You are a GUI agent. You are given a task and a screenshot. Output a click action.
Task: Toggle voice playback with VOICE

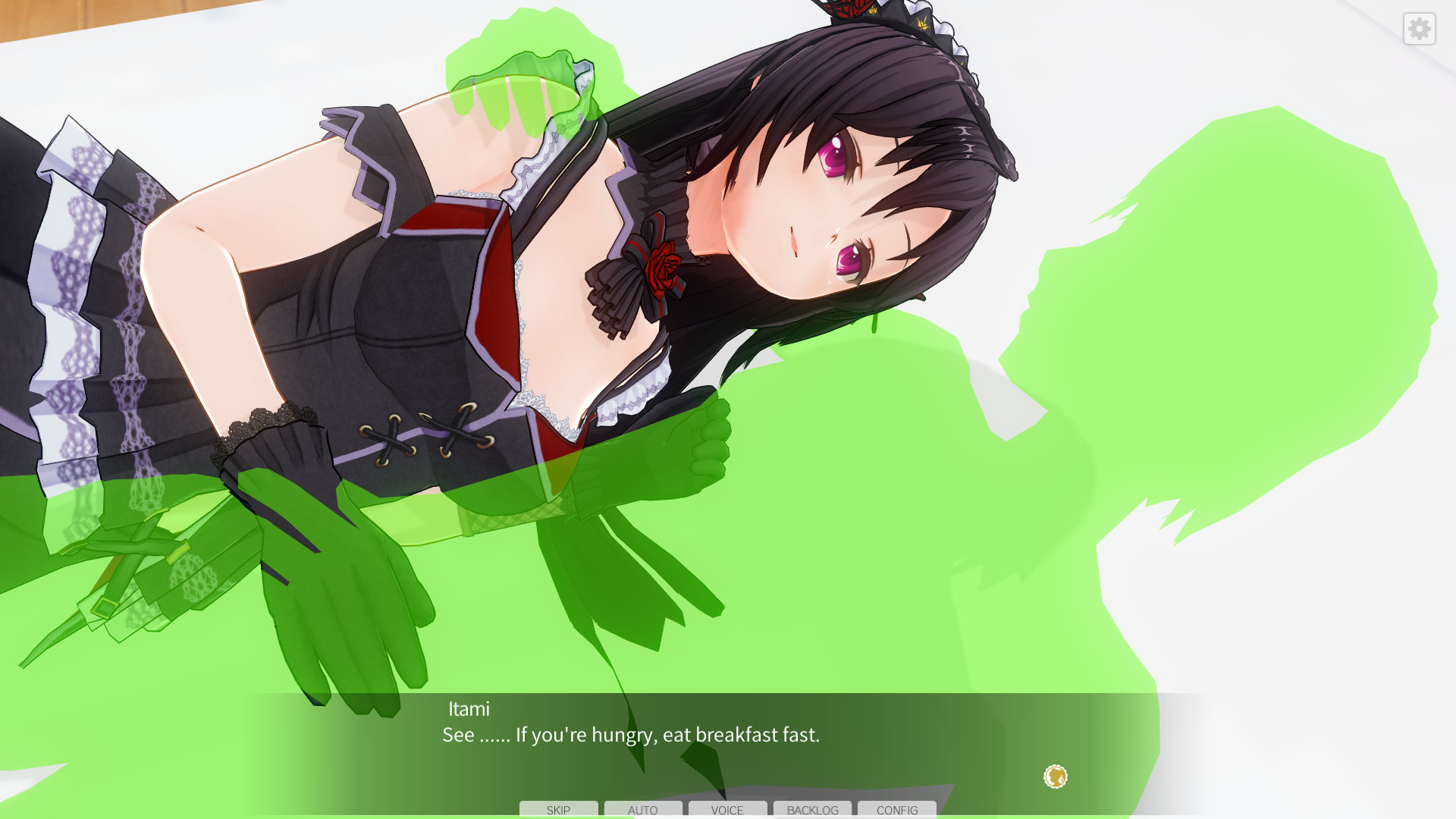tap(726, 810)
